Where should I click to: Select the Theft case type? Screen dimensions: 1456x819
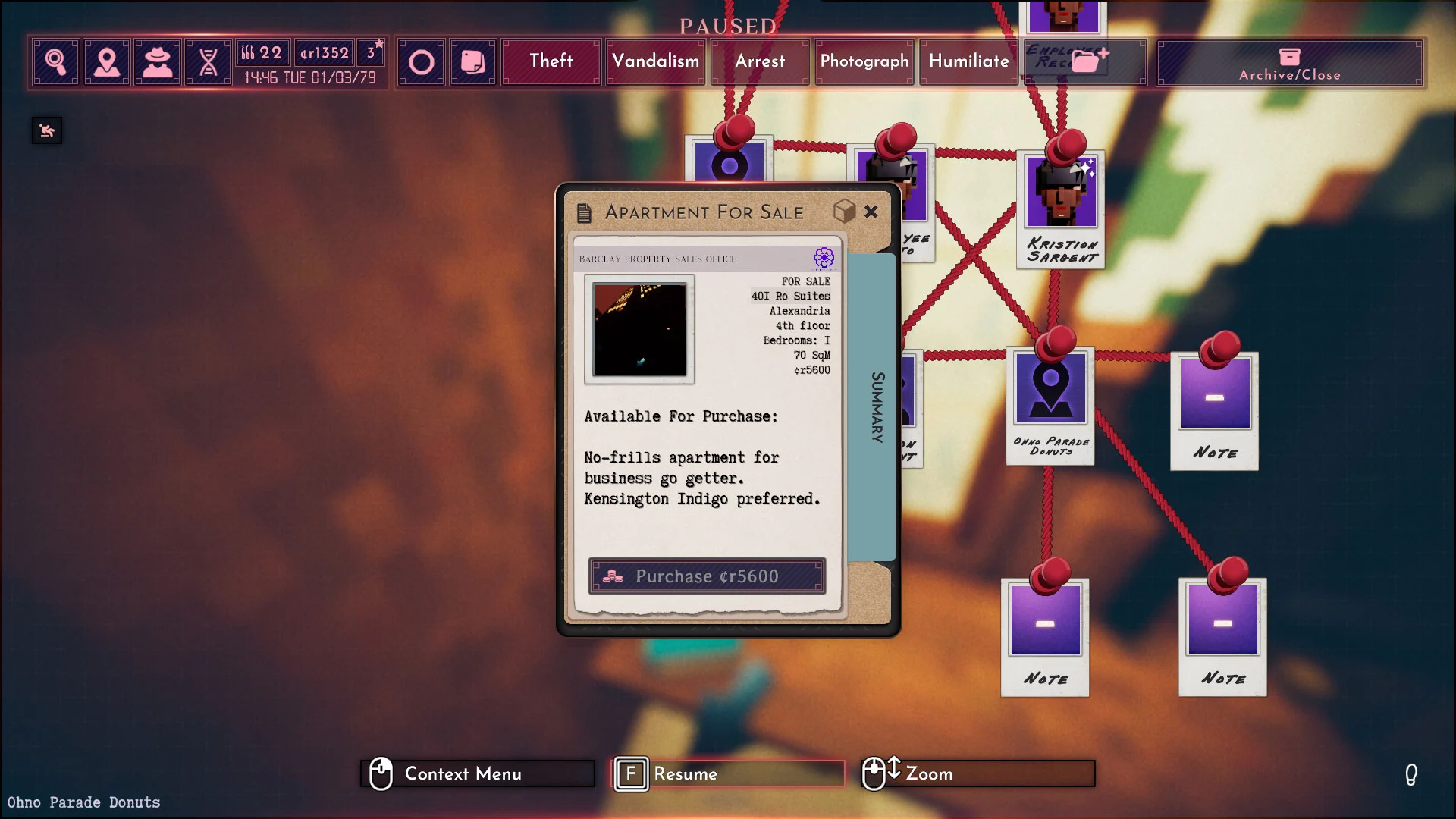pos(551,61)
